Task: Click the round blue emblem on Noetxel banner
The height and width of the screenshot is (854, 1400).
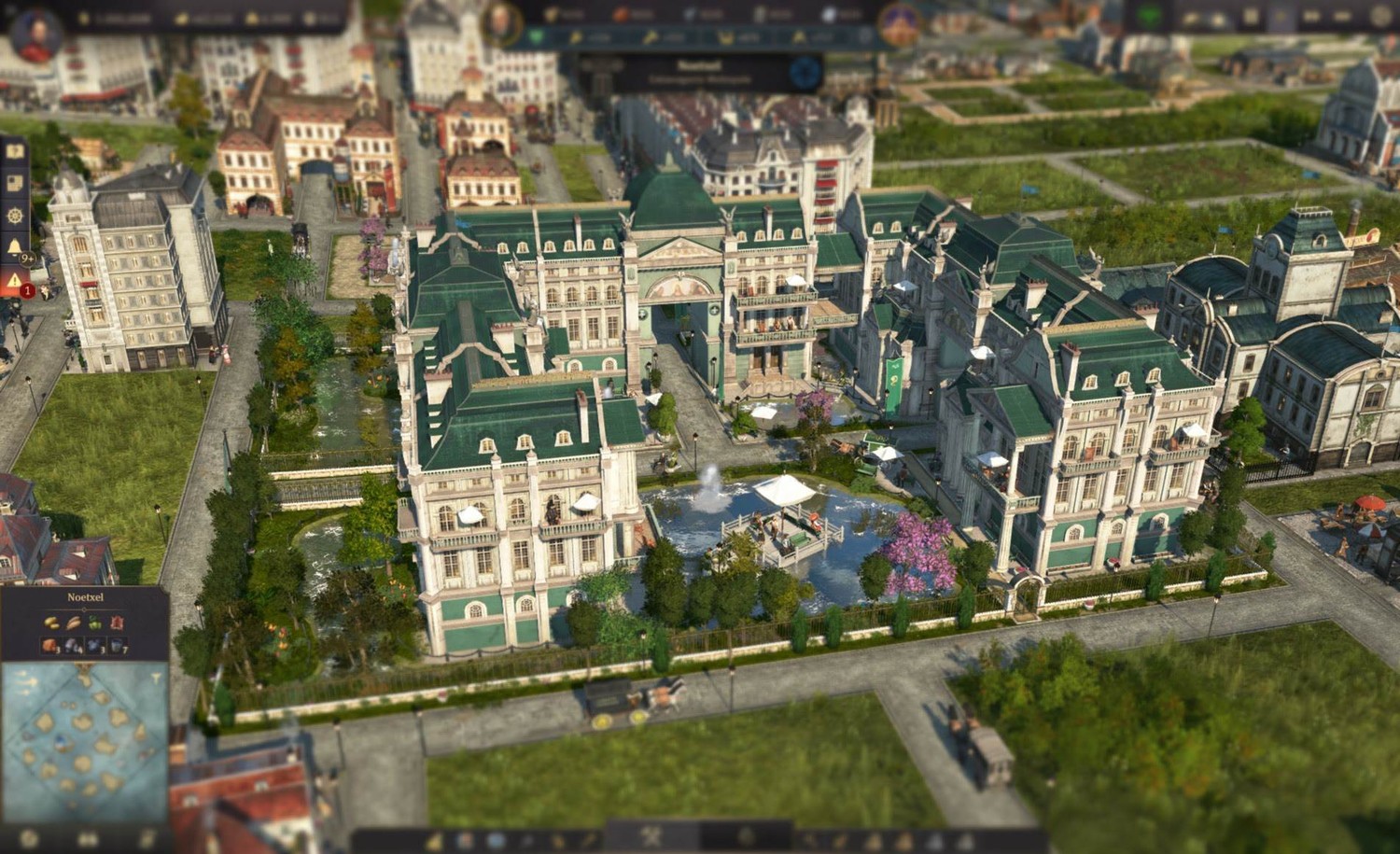Action: pos(805,72)
